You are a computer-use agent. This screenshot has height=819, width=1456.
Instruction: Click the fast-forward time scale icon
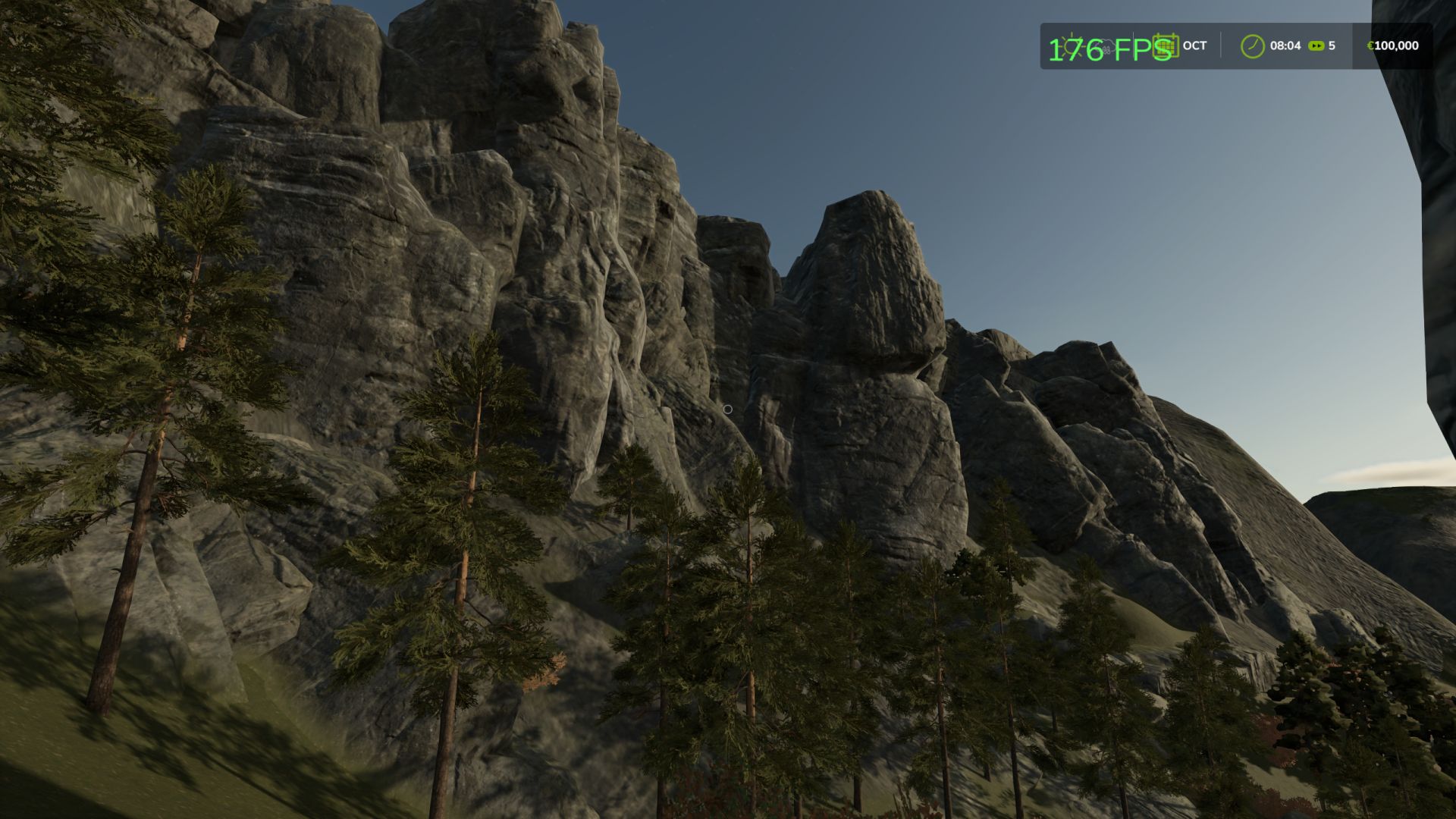point(1316,46)
